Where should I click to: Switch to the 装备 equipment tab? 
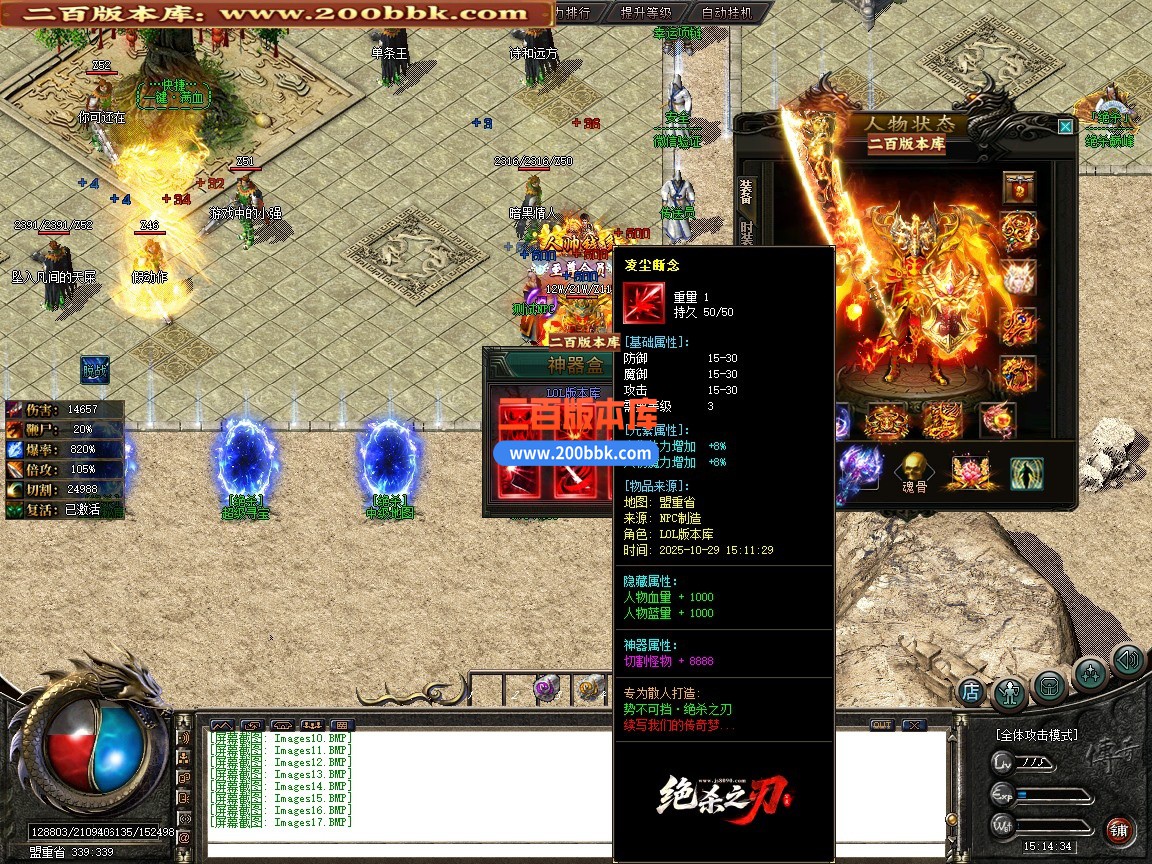coord(745,191)
